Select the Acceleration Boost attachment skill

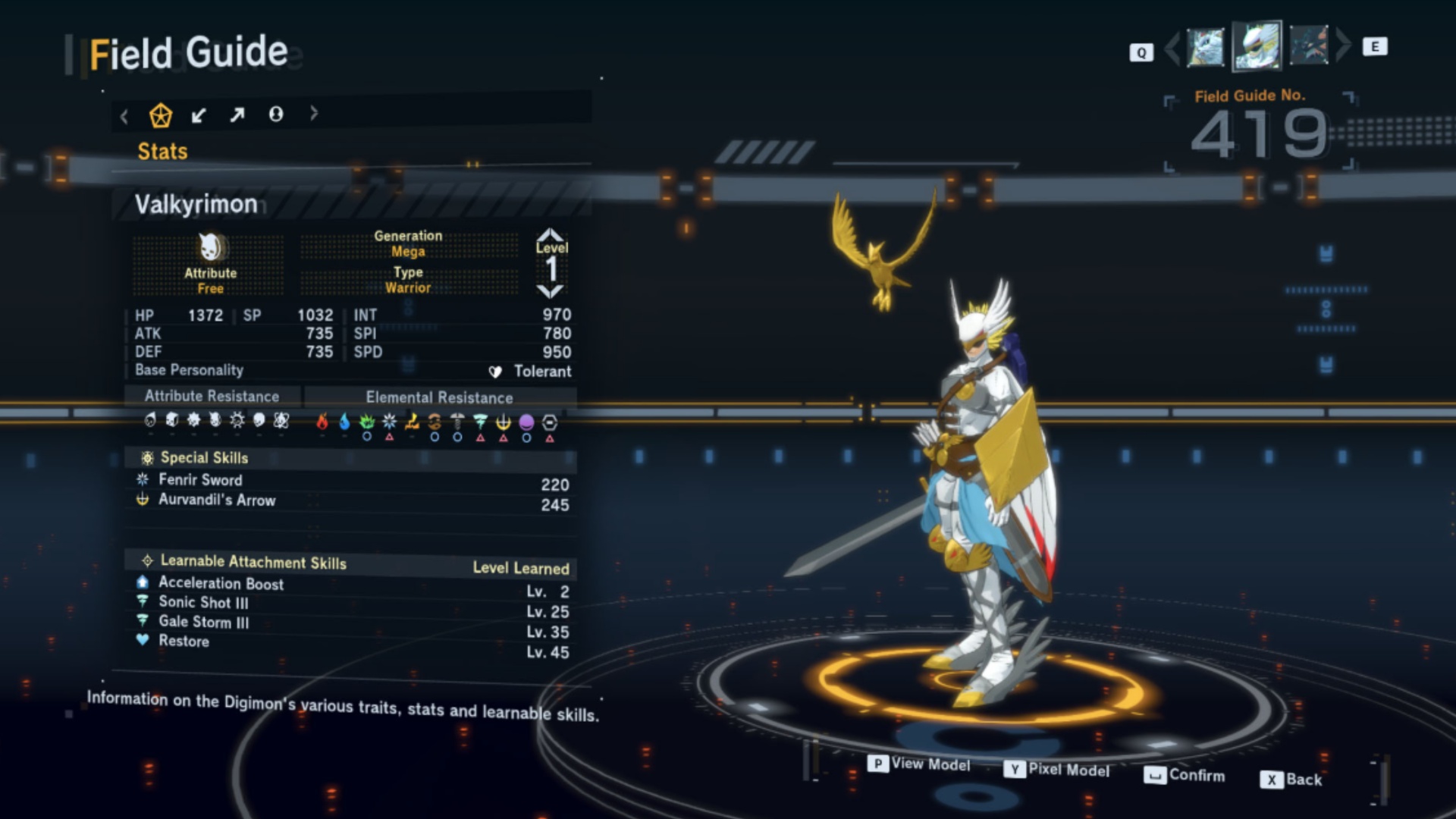[x=221, y=584]
